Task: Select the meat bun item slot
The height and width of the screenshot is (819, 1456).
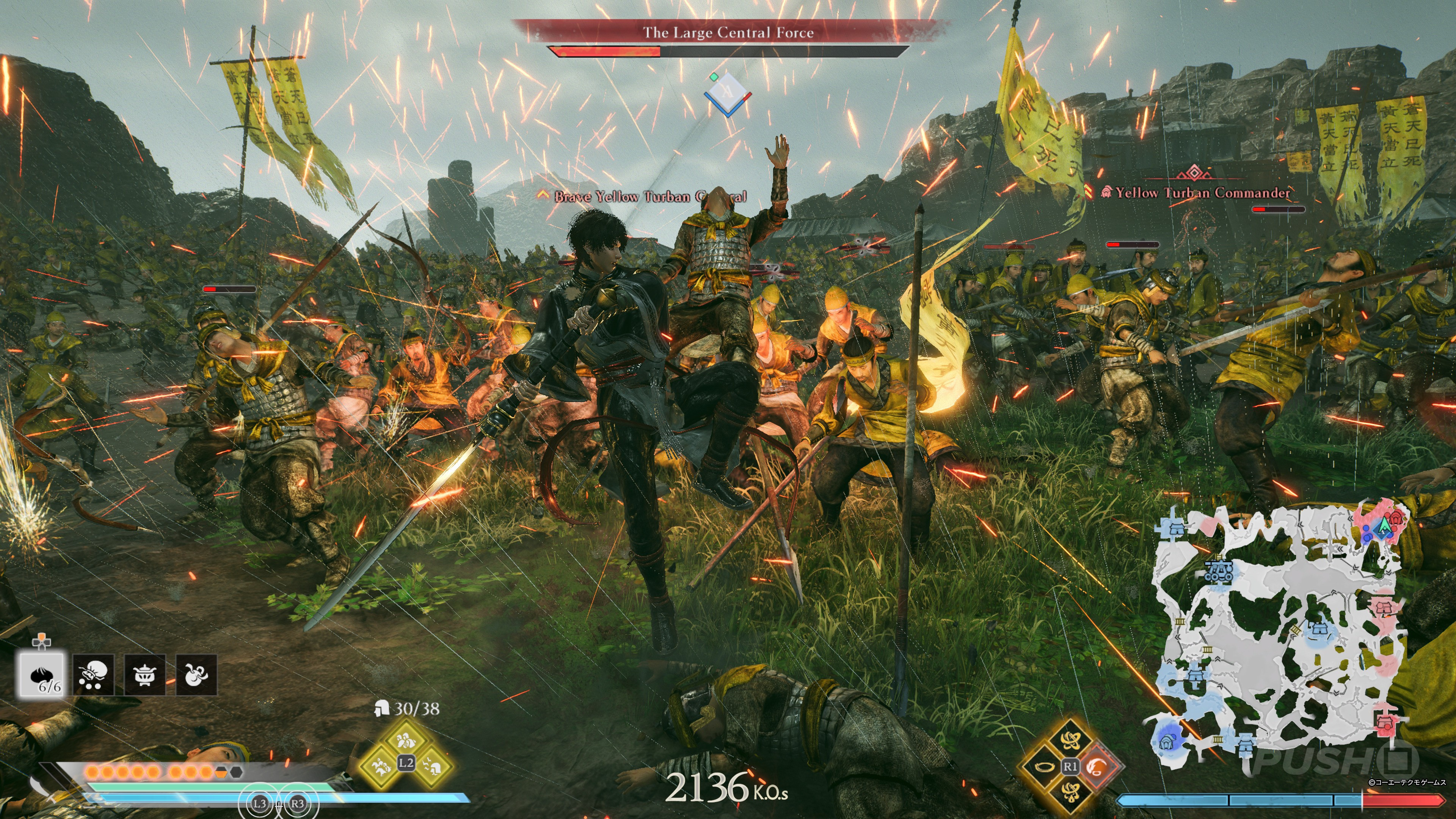Action: [x=42, y=675]
